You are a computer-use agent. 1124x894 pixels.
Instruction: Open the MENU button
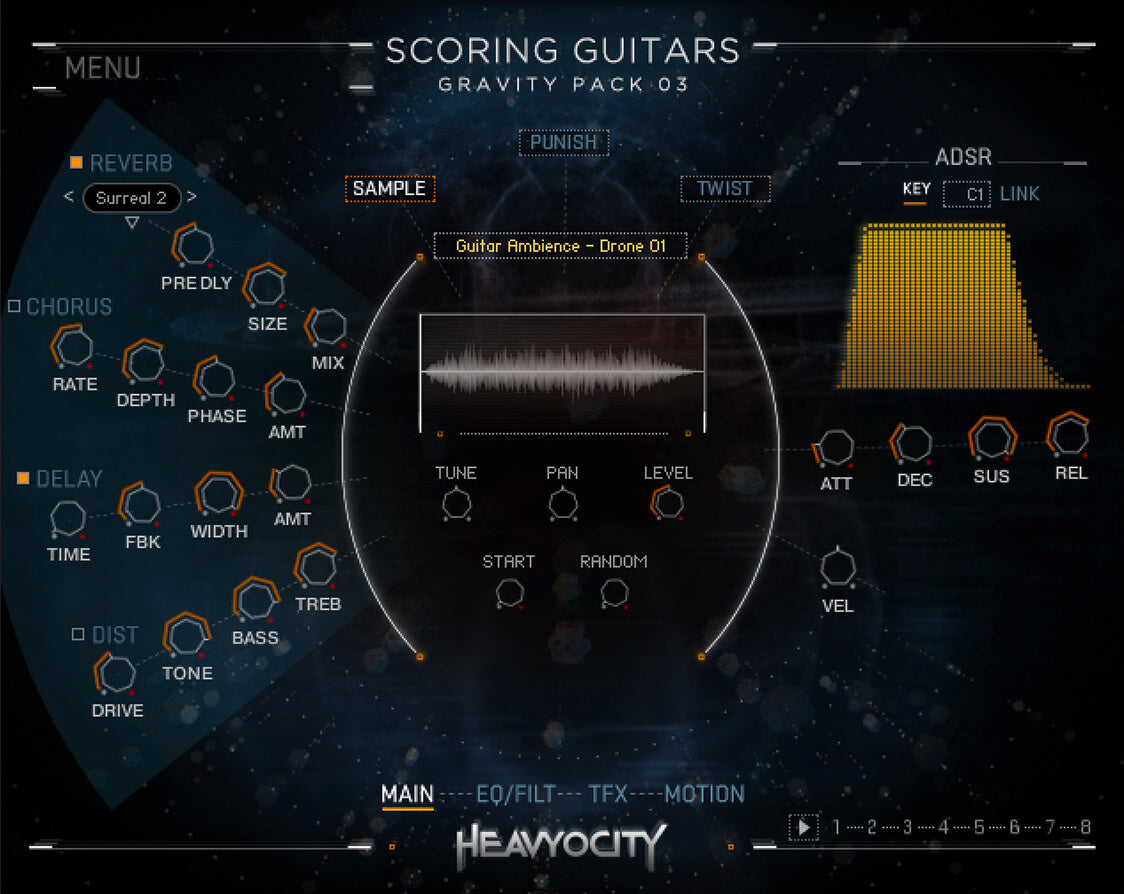pos(102,69)
